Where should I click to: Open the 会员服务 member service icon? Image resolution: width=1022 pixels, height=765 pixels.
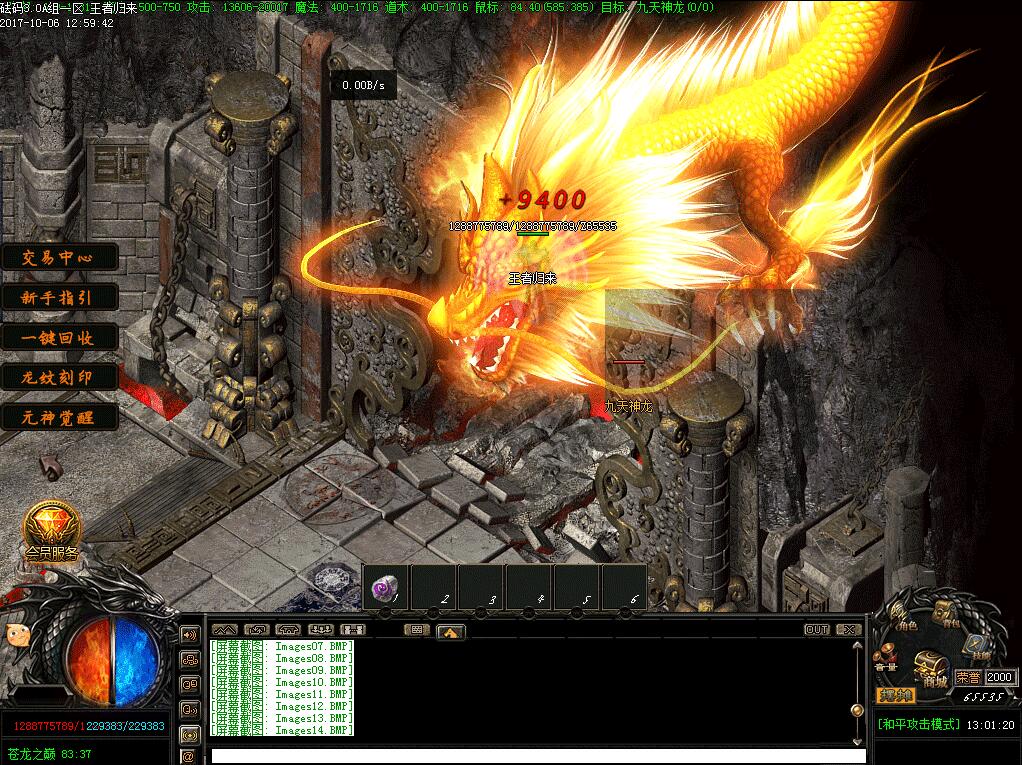pyautogui.click(x=52, y=527)
